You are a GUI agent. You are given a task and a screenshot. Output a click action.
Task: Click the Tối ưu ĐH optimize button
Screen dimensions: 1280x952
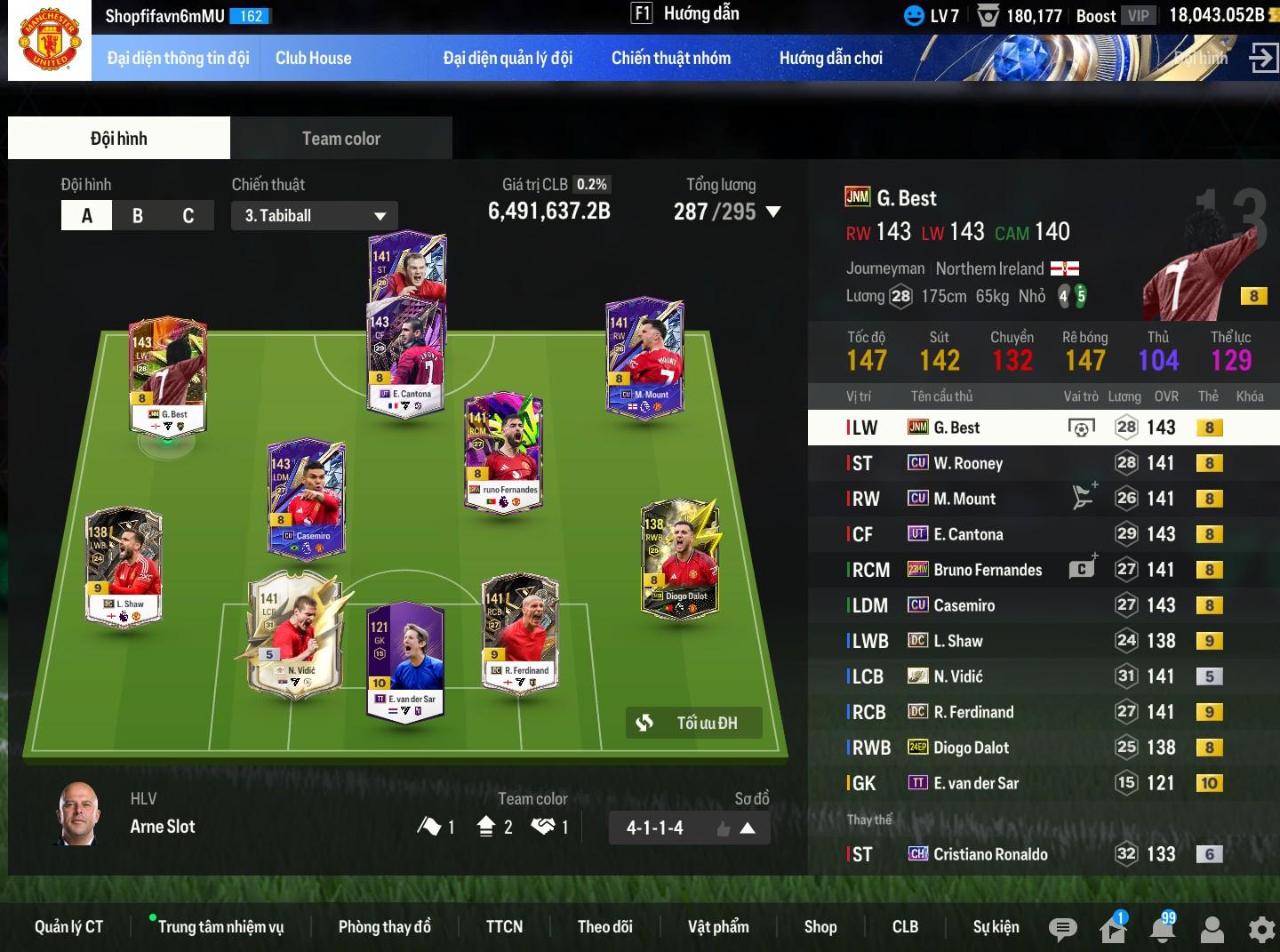point(694,723)
